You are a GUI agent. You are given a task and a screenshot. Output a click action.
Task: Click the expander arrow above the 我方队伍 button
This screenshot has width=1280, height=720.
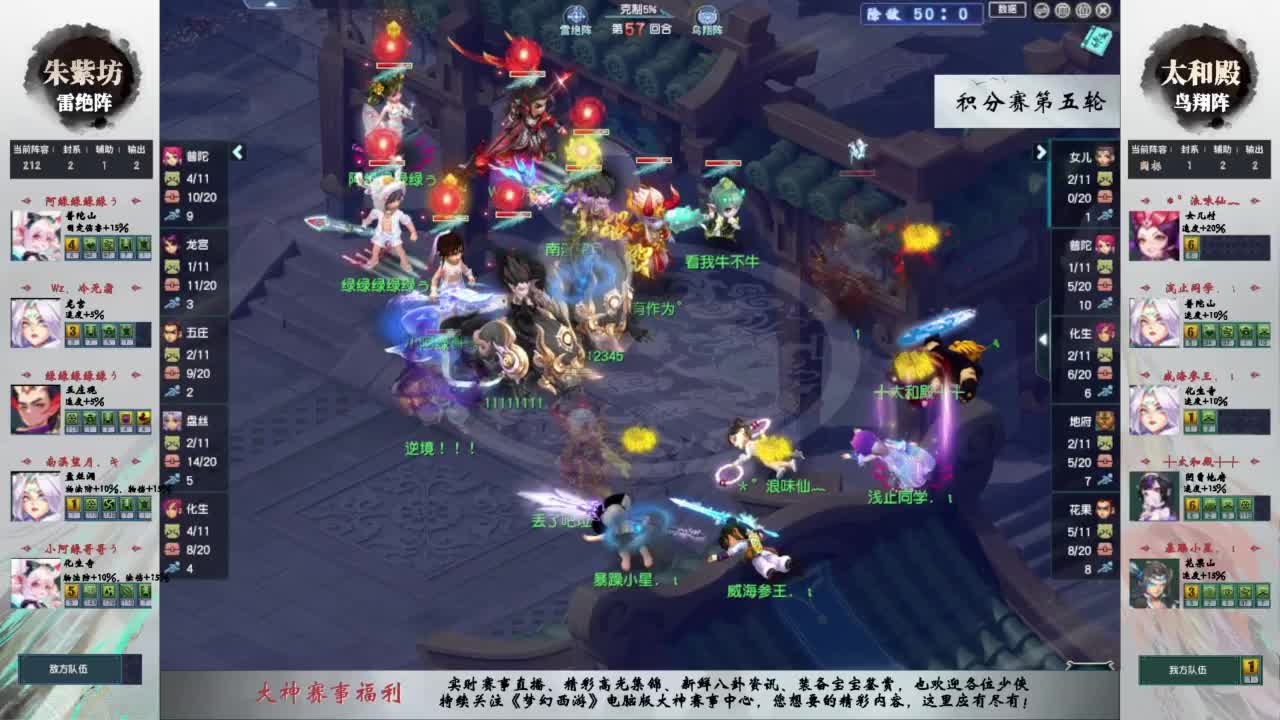pyautogui.click(x=1089, y=663)
